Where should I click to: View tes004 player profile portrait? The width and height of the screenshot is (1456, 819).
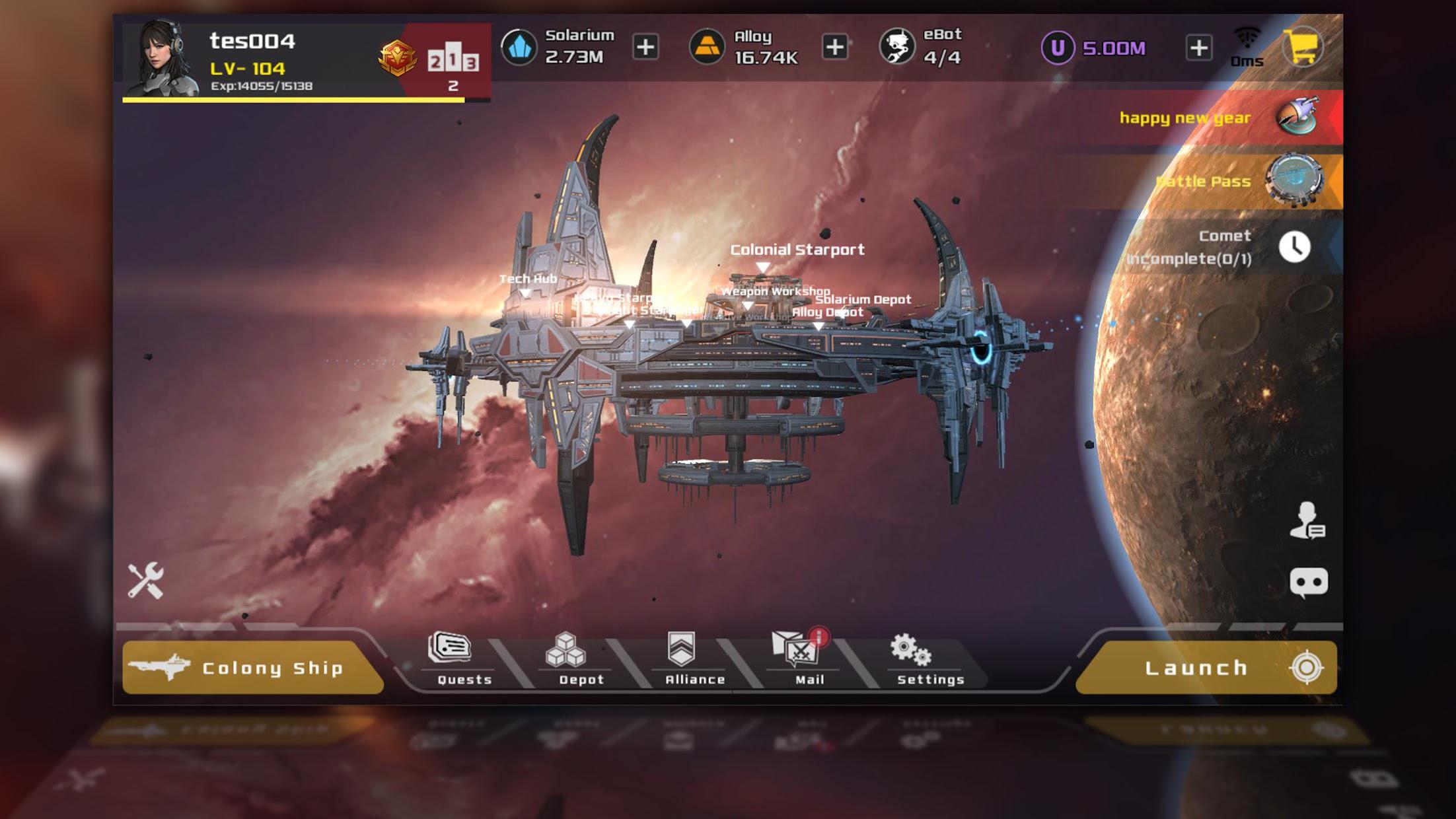click(163, 59)
